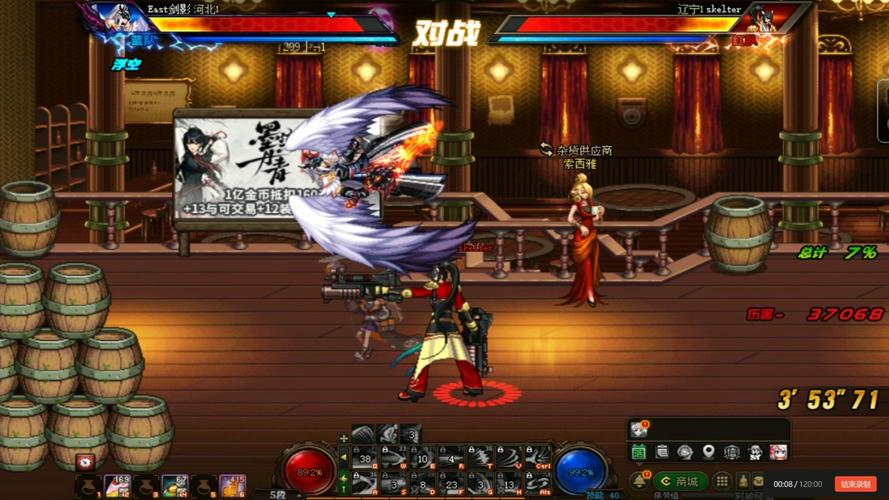Open the bell notification icon

click(638, 481)
